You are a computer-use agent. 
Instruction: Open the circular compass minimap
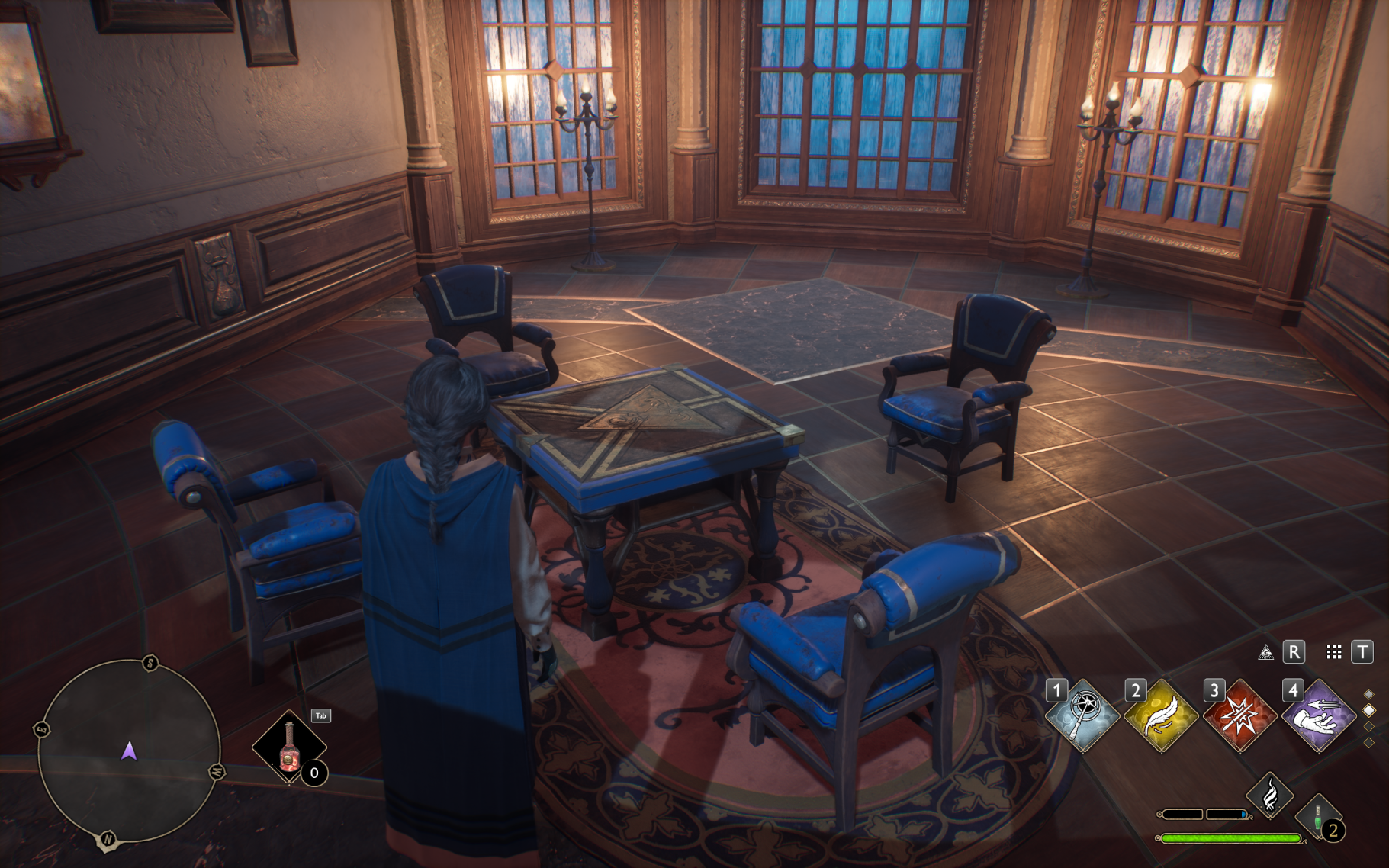[129, 751]
